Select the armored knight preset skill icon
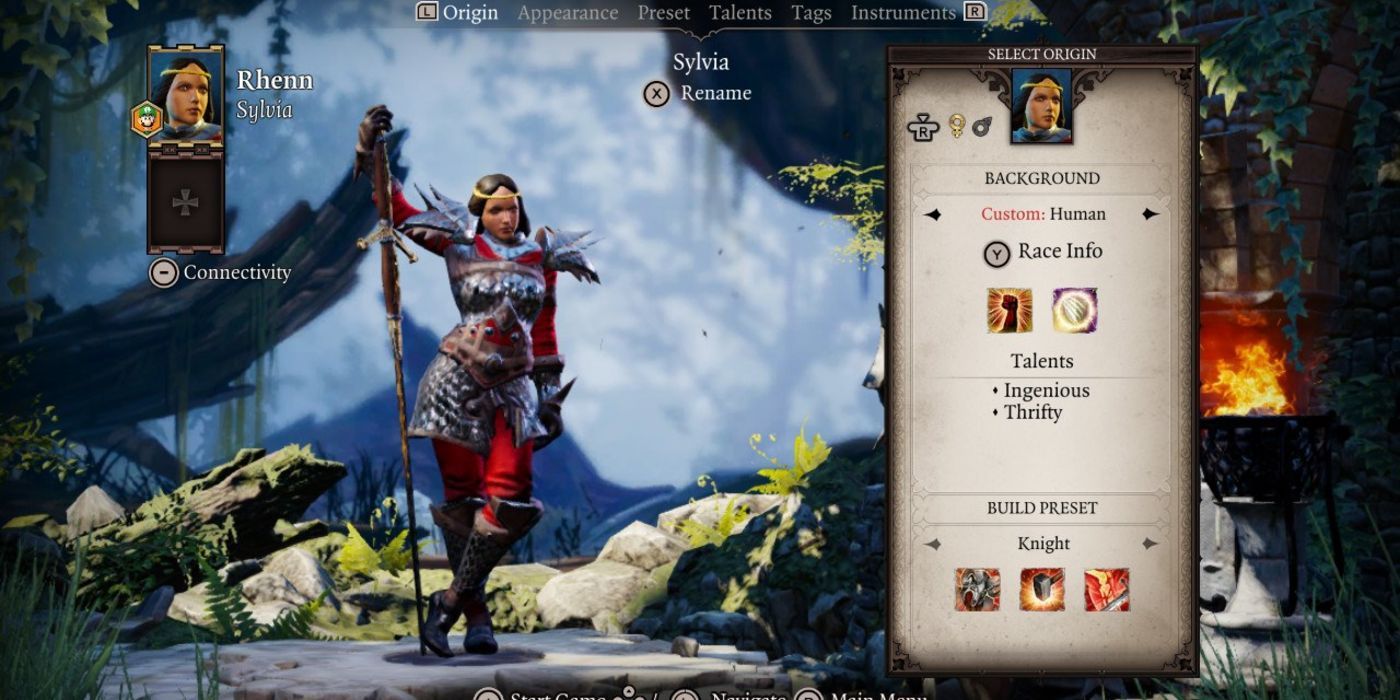 click(x=977, y=589)
